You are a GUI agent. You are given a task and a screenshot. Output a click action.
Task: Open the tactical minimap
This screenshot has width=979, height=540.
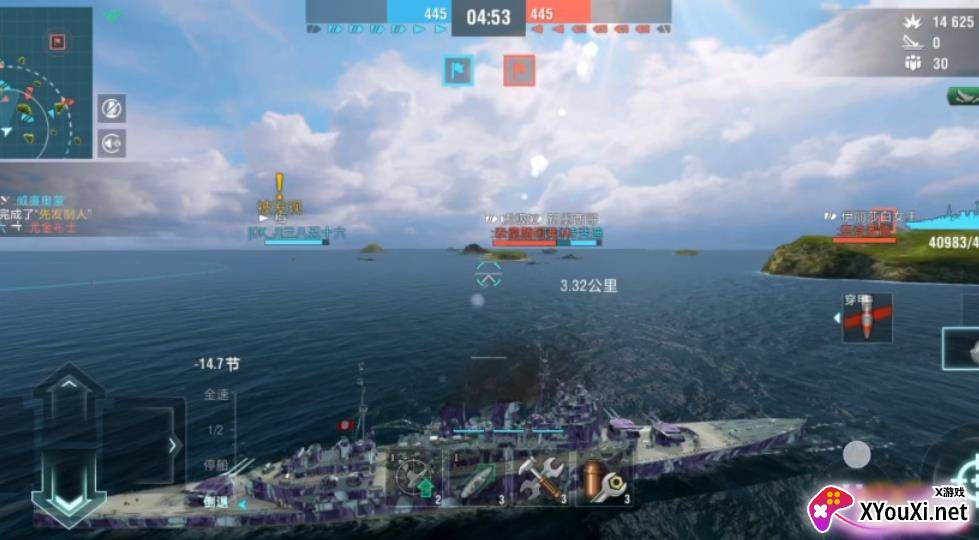(x=45, y=82)
